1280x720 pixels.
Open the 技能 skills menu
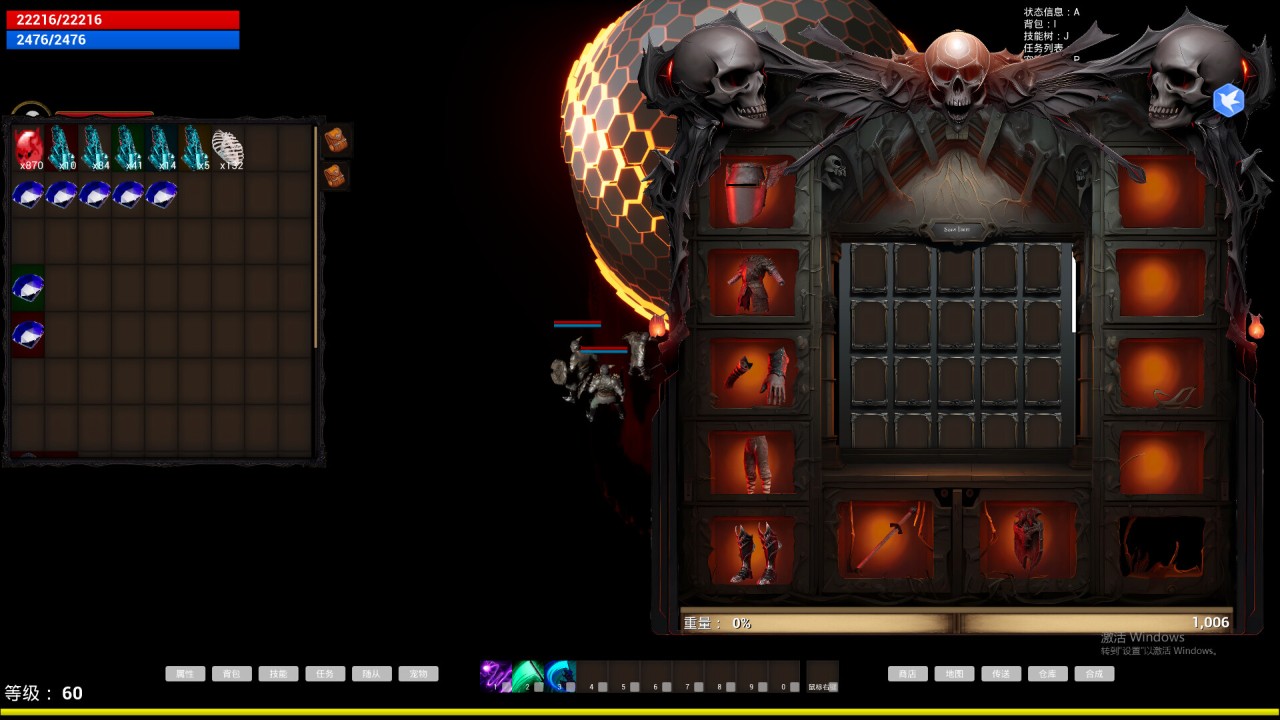[278, 674]
